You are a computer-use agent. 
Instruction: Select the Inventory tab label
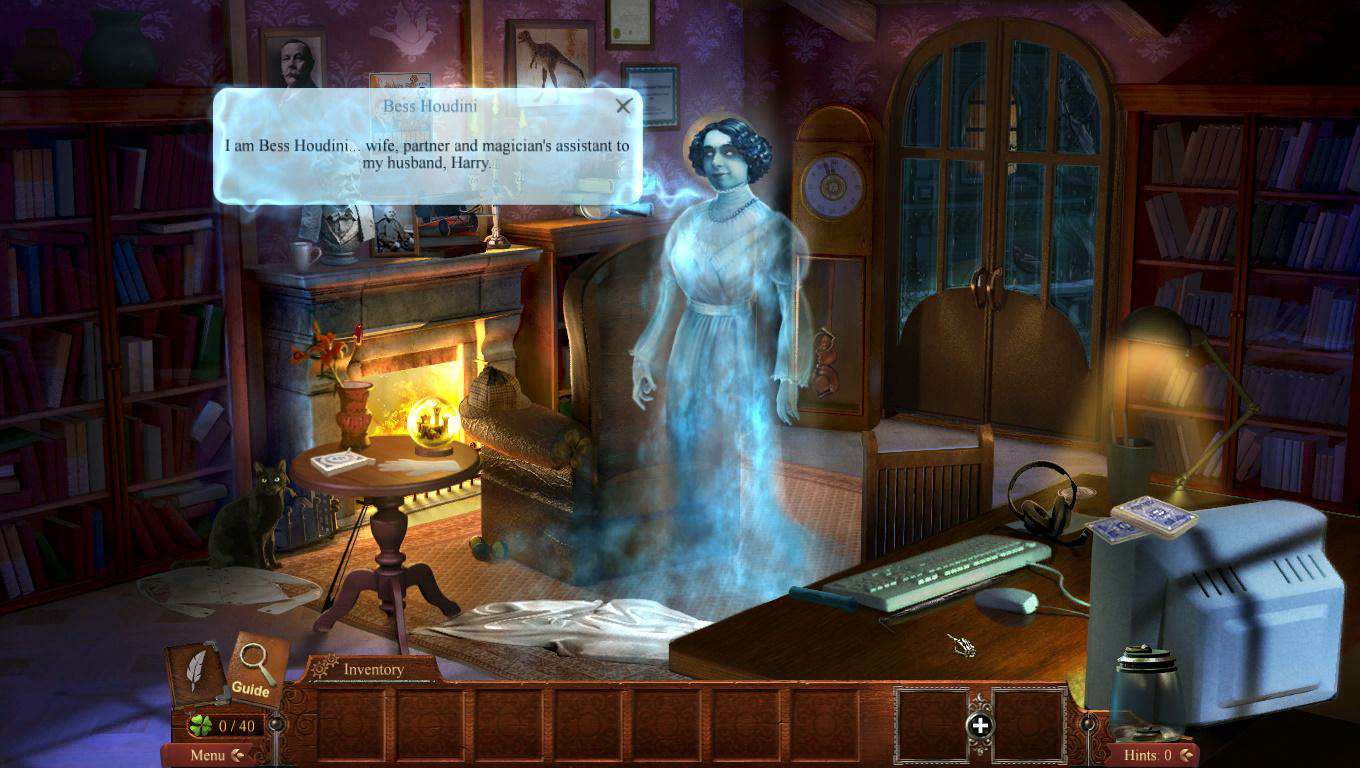click(x=373, y=669)
